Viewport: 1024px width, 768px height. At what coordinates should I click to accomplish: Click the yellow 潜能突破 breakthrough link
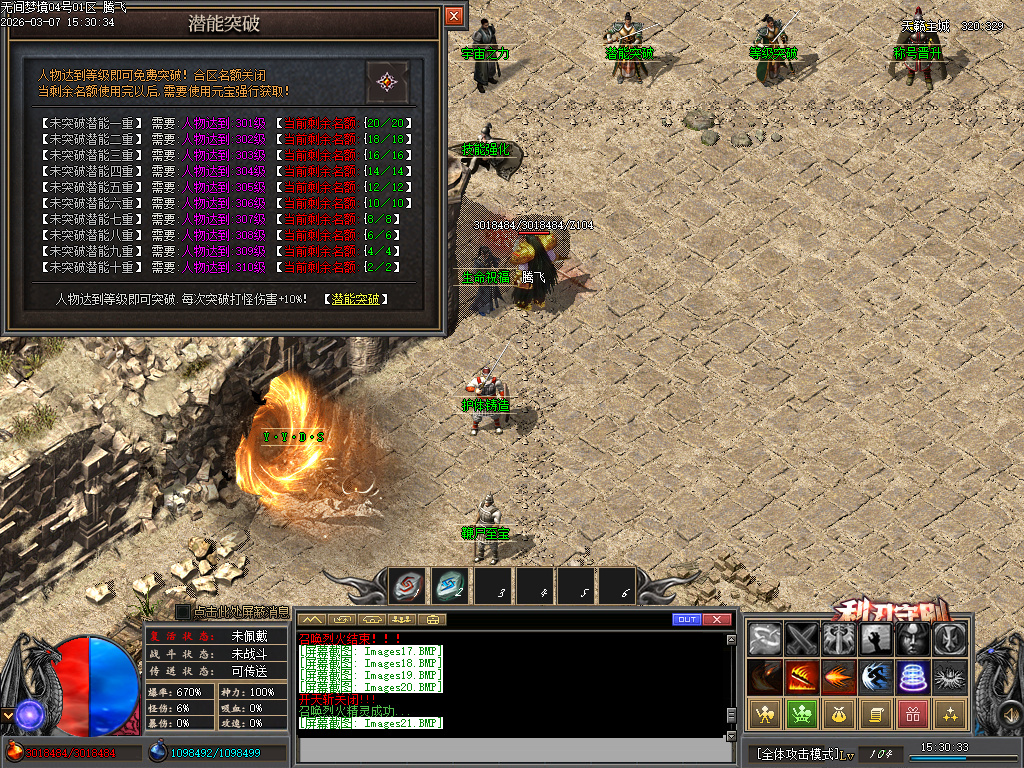coord(355,299)
